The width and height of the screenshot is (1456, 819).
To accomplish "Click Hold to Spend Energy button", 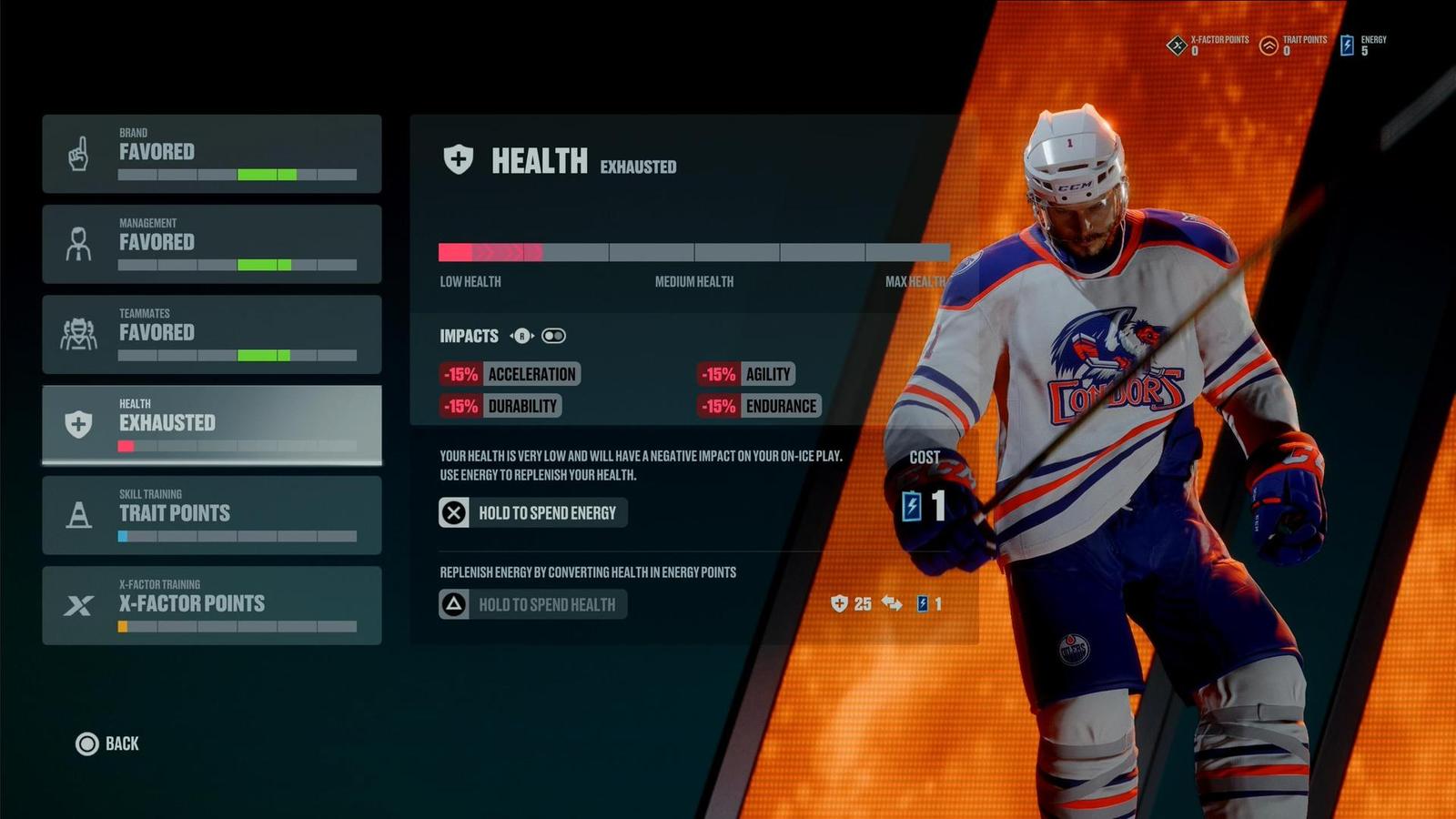I will [x=532, y=513].
